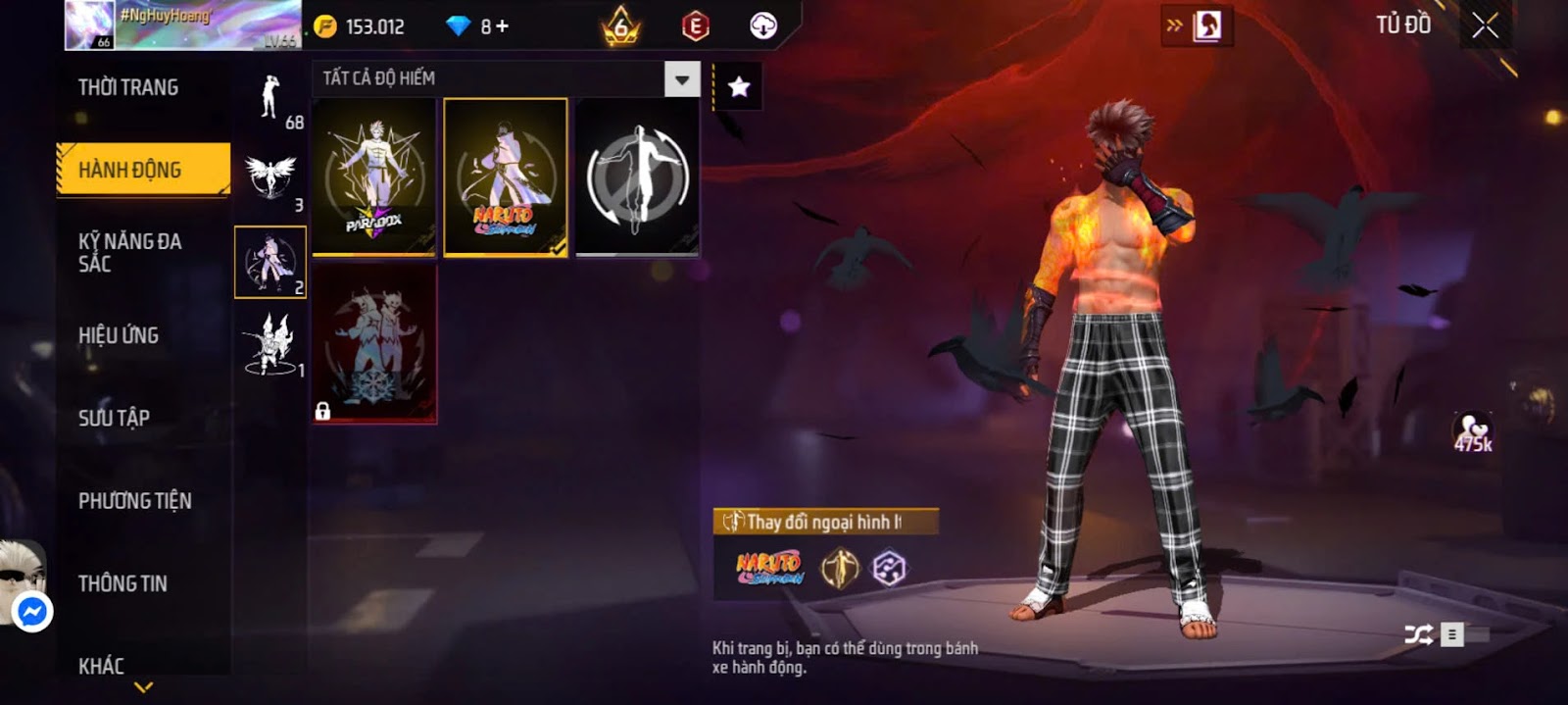Viewport: 1568px width, 705px height.
Task: Go to the Hiệu Ứng category
Action: [x=119, y=335]
